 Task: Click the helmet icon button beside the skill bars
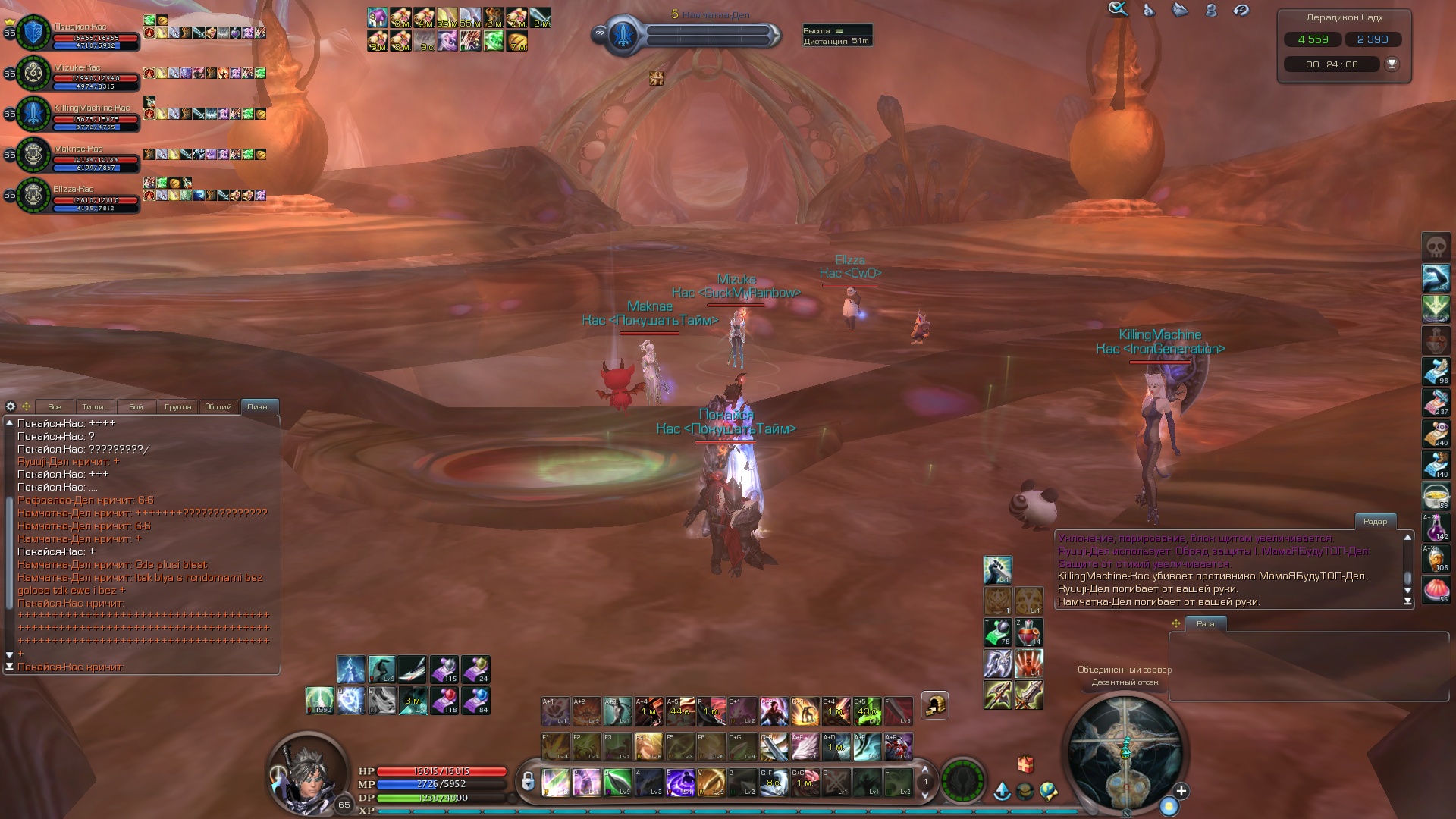[x=935, y=705]
